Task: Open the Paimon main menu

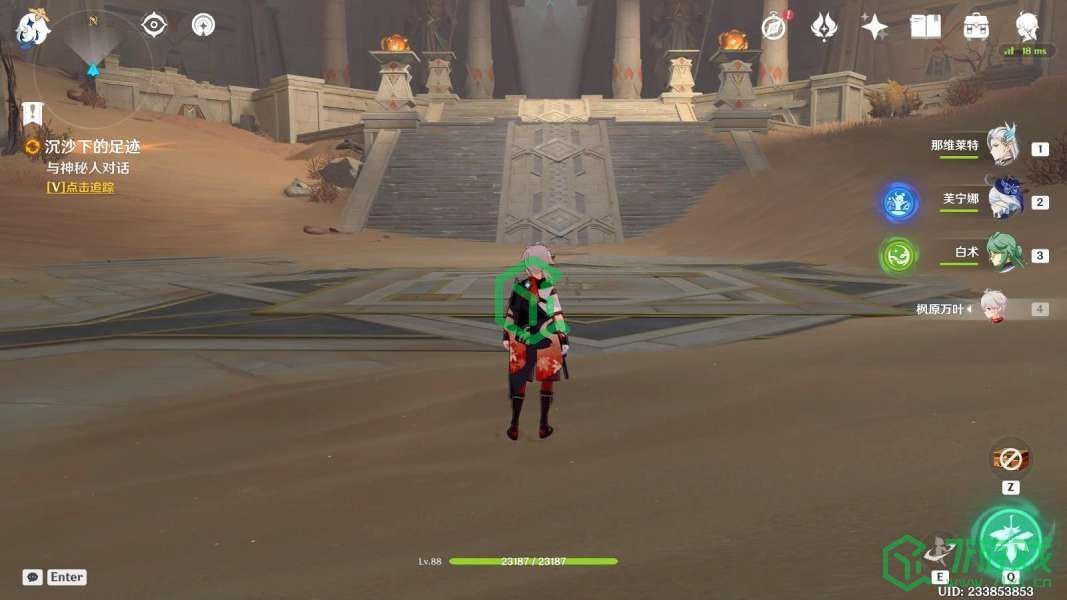Action: click(32, 28)
